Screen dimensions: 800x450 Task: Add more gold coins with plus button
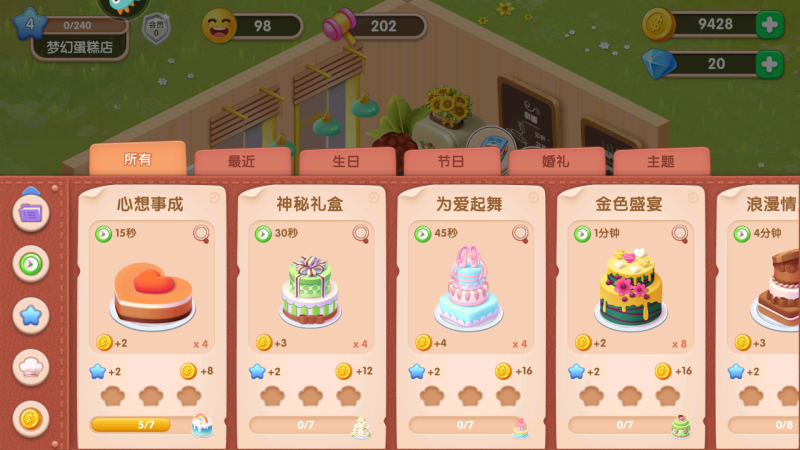(769, 26)
